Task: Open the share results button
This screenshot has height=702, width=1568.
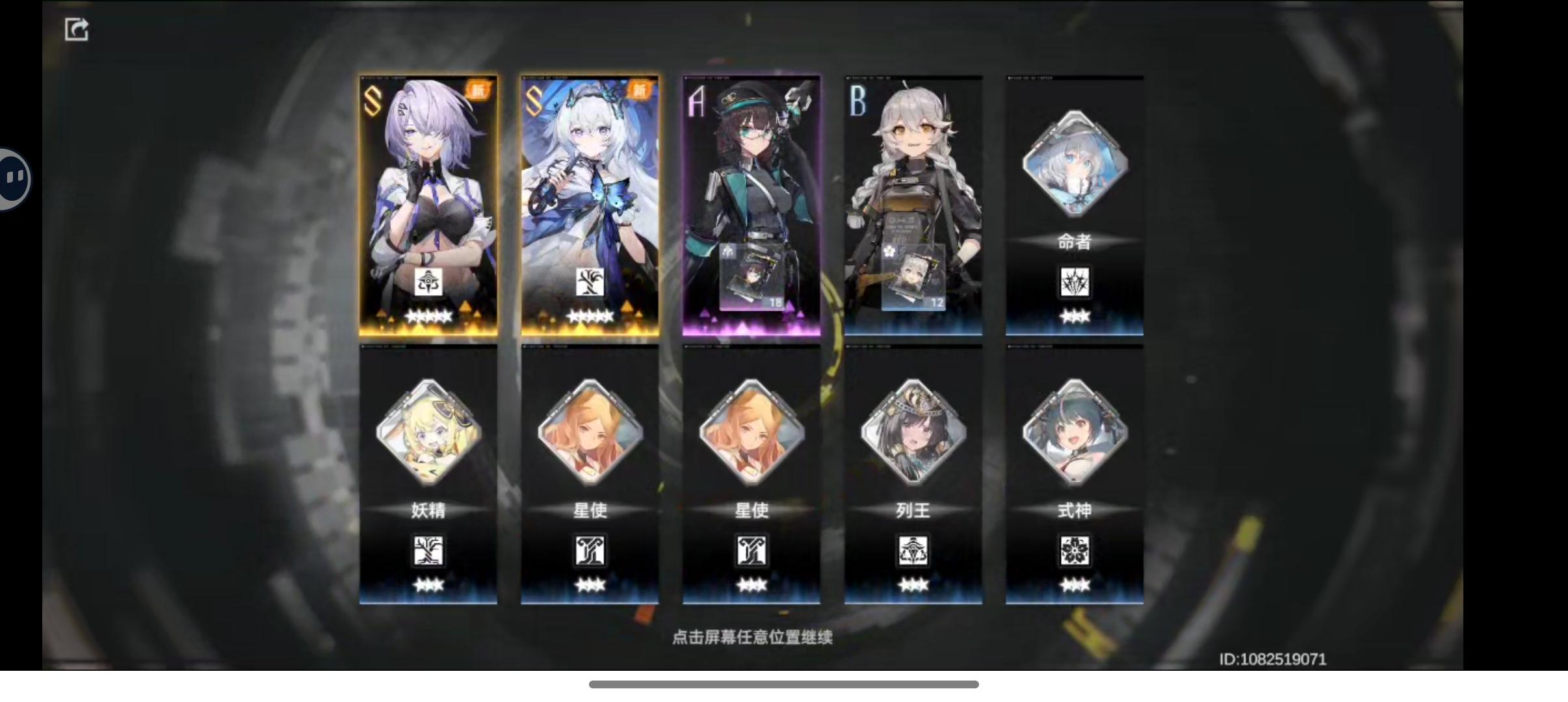Action: coord(77,28)
